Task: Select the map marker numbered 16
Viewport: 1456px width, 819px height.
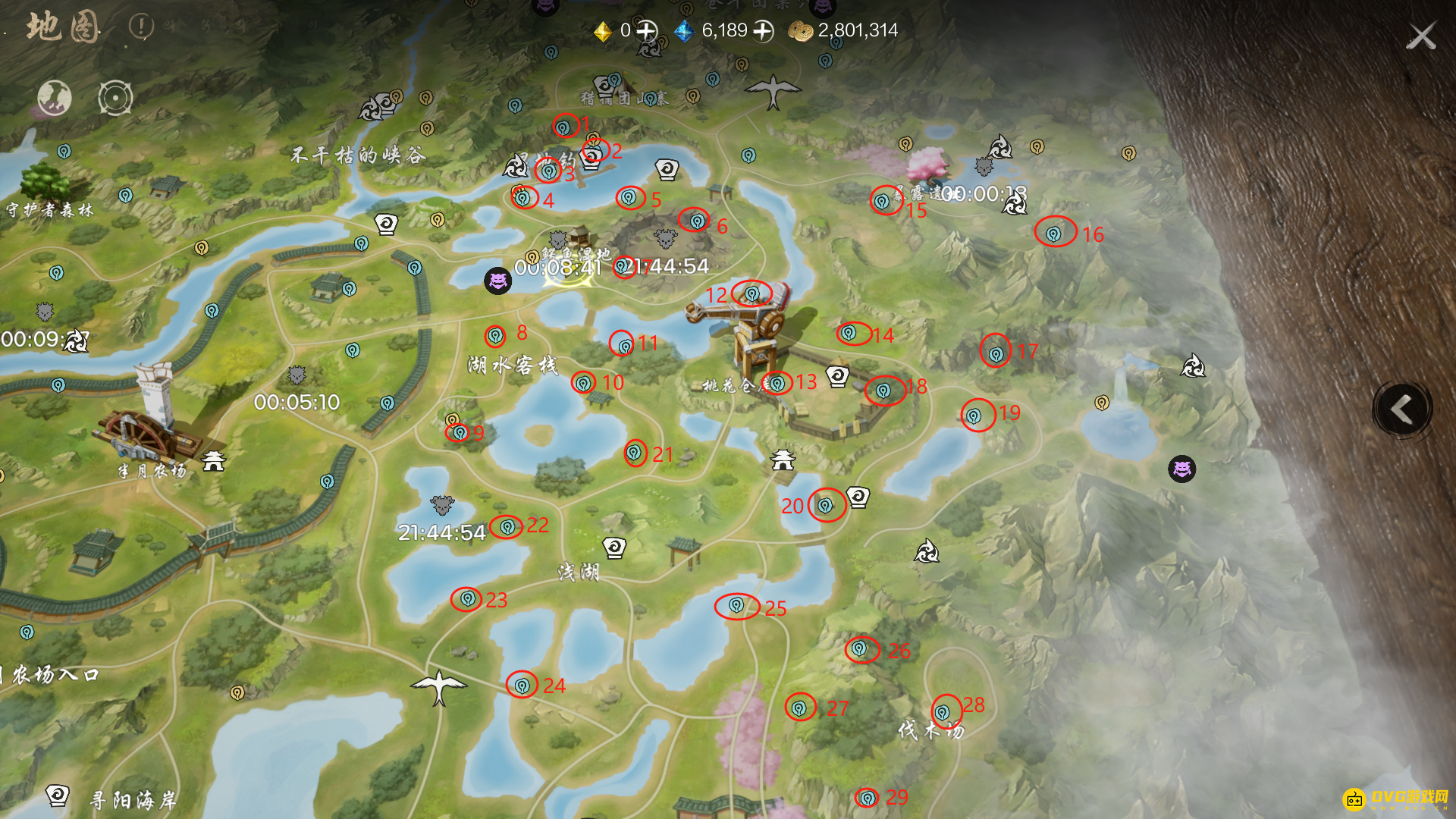Action: (x=1054, y=234)
